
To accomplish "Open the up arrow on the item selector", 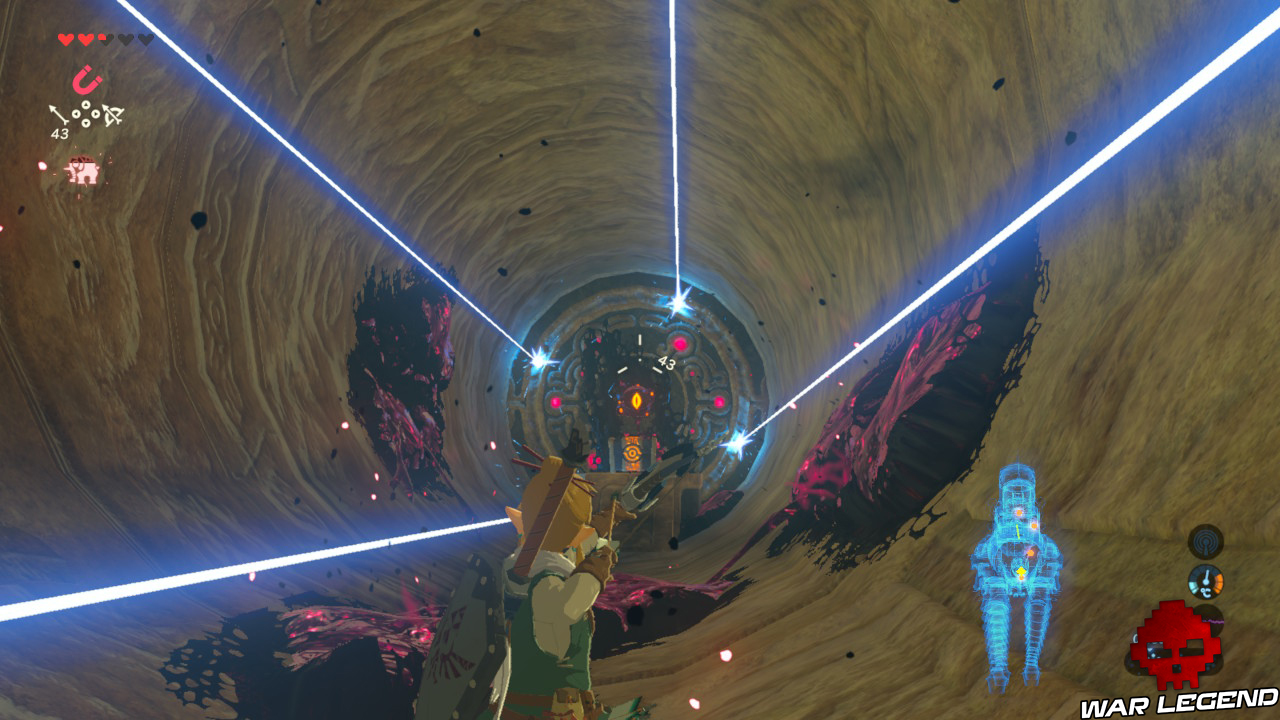I will click(x=86, y=104).
